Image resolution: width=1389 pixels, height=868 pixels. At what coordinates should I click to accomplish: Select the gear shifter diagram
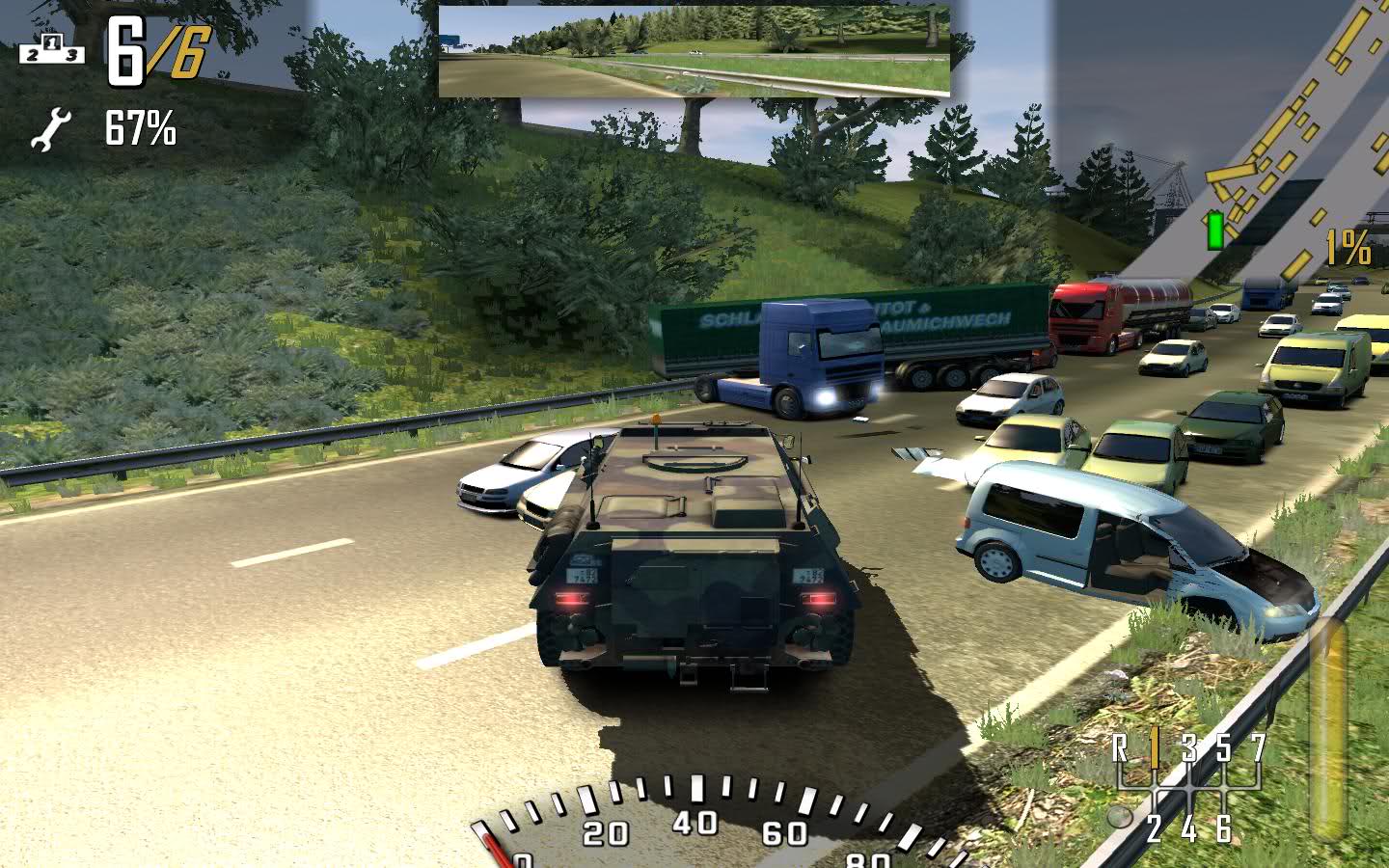point(1187,788)
